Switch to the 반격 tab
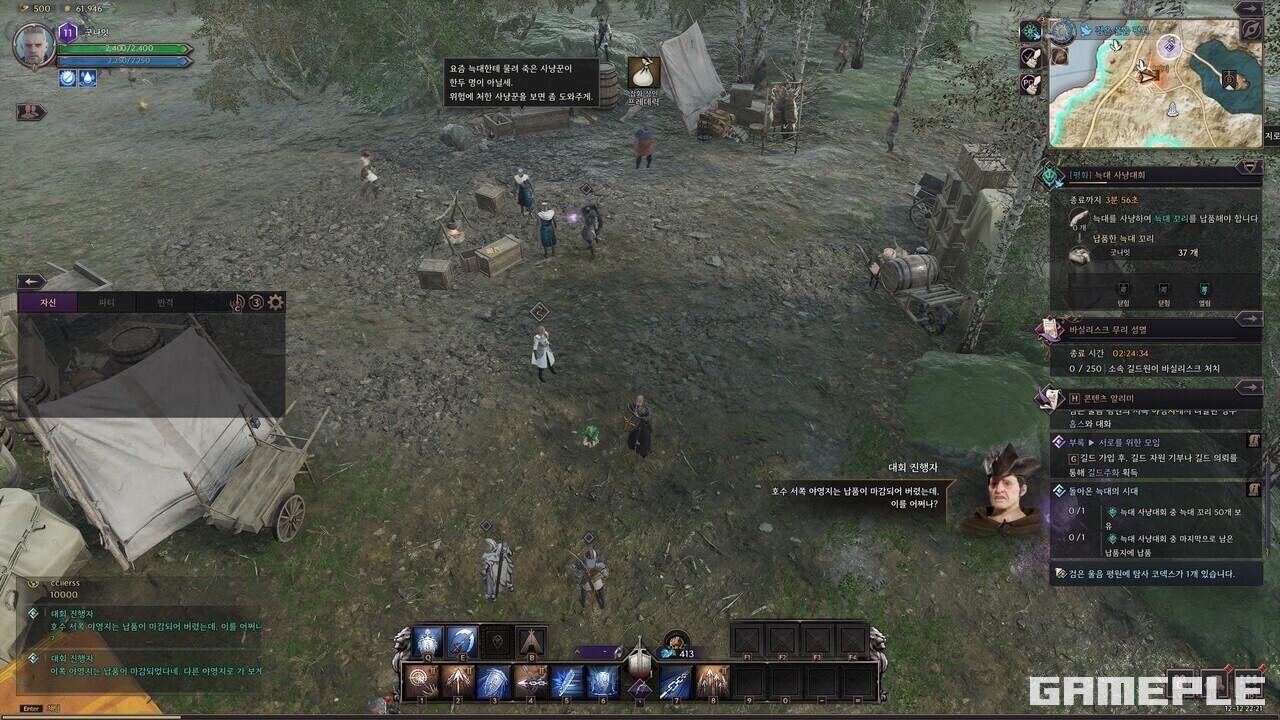The height and width of the screenshot is (720, 1280). 165,302
